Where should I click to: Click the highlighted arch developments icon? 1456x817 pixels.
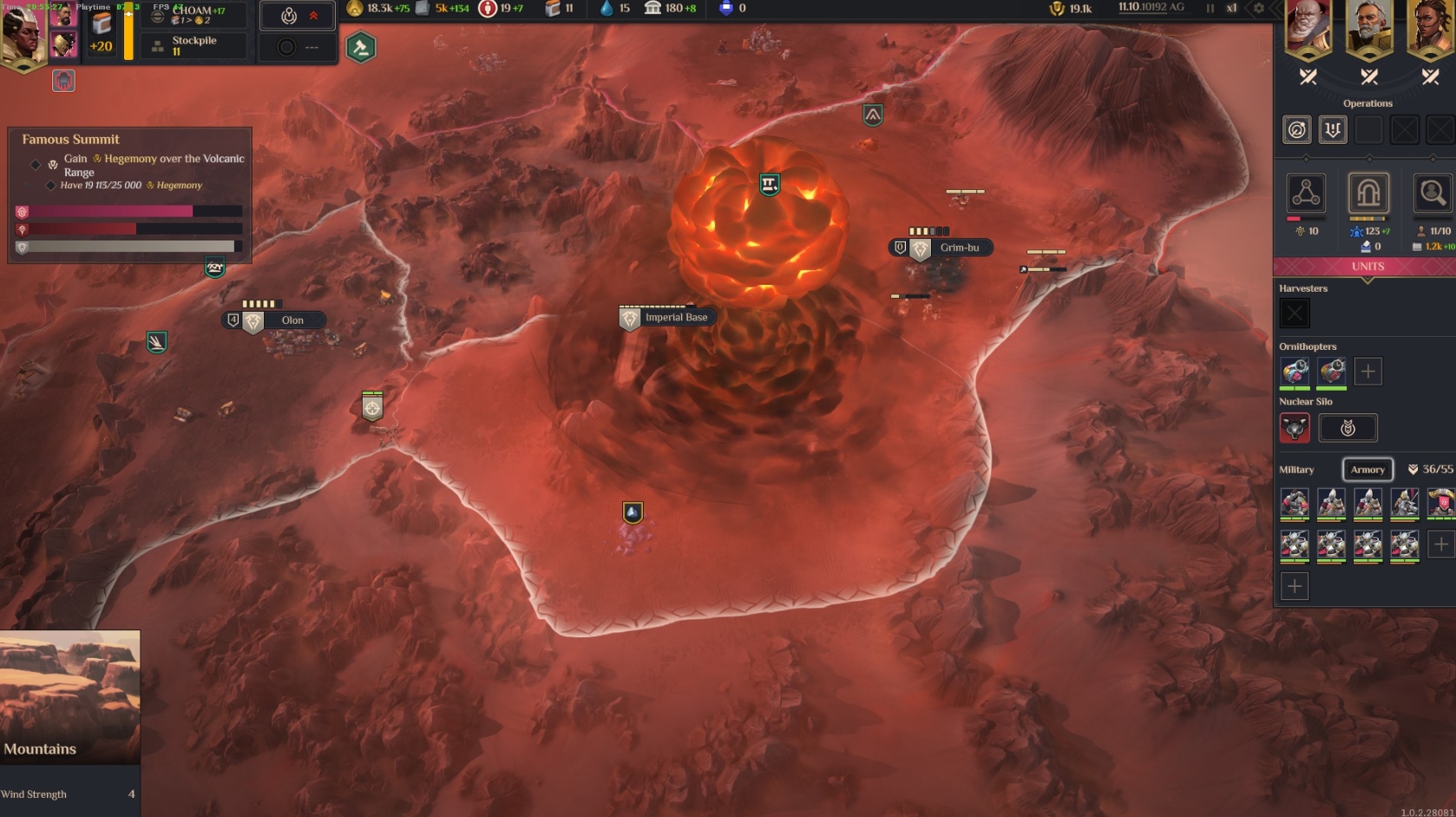point(1369,193)
